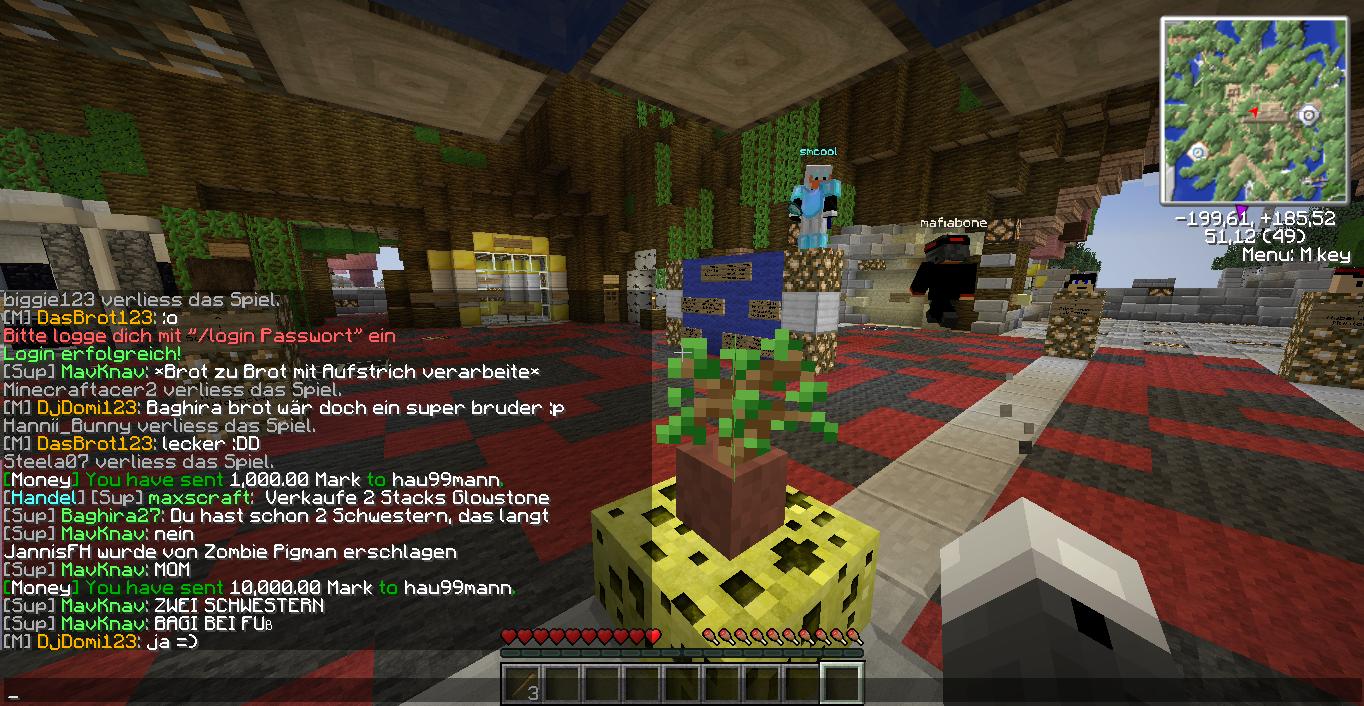Click the 10,000.00 Mark money message
Screen dimensions: 1364x706
point(259,588)
